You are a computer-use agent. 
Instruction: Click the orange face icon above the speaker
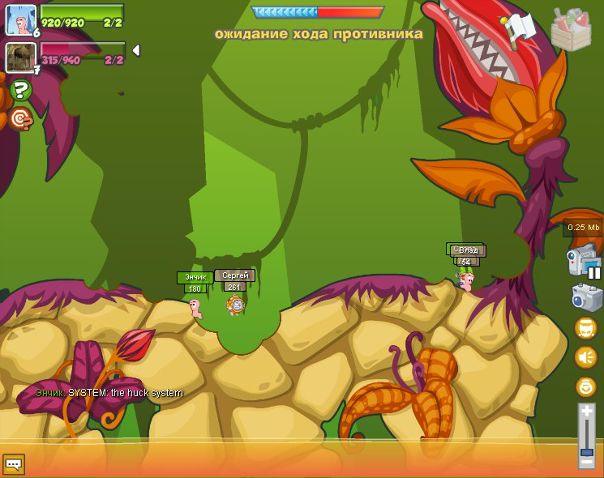tap(586, 328)
